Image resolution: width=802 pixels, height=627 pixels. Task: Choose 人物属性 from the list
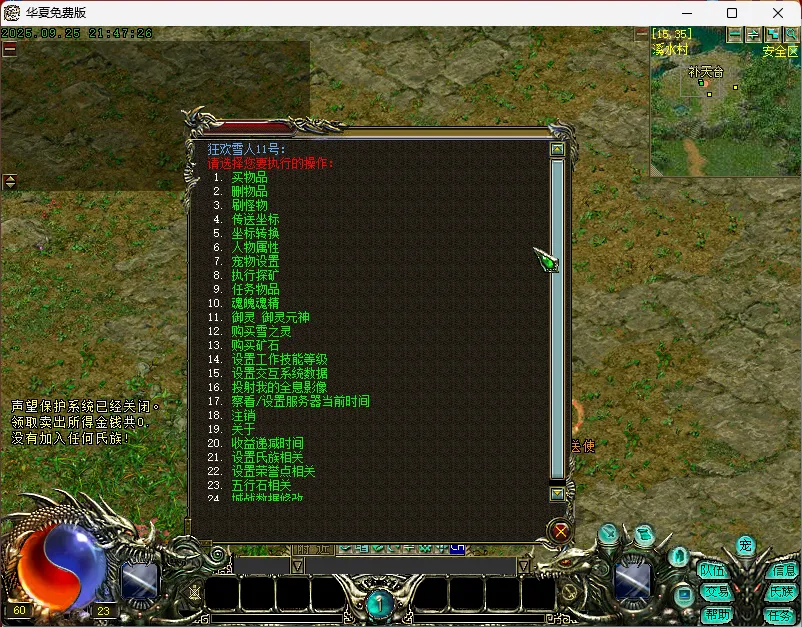pyautogui.click(x=255, y=247)
